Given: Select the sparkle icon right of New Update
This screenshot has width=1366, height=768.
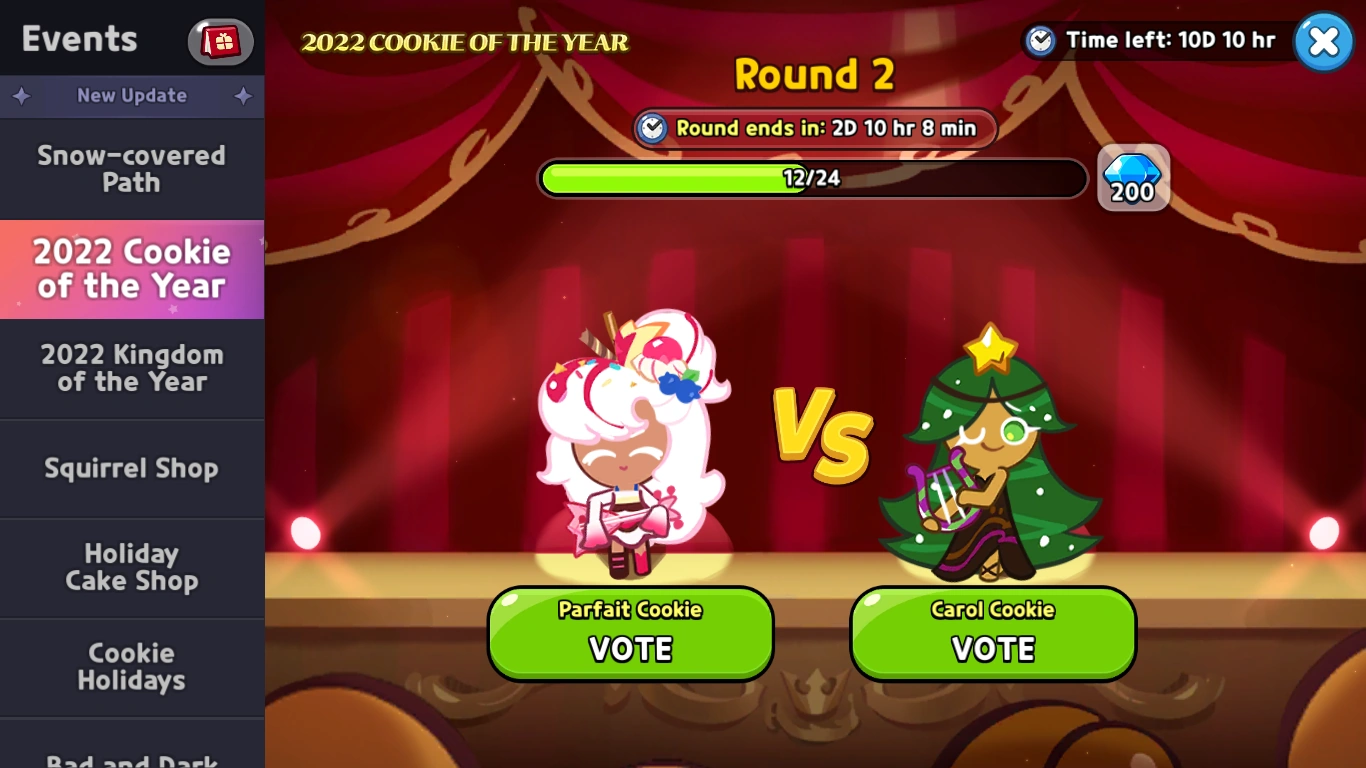Looking at the screenshot, I should [x=243, y=96].
